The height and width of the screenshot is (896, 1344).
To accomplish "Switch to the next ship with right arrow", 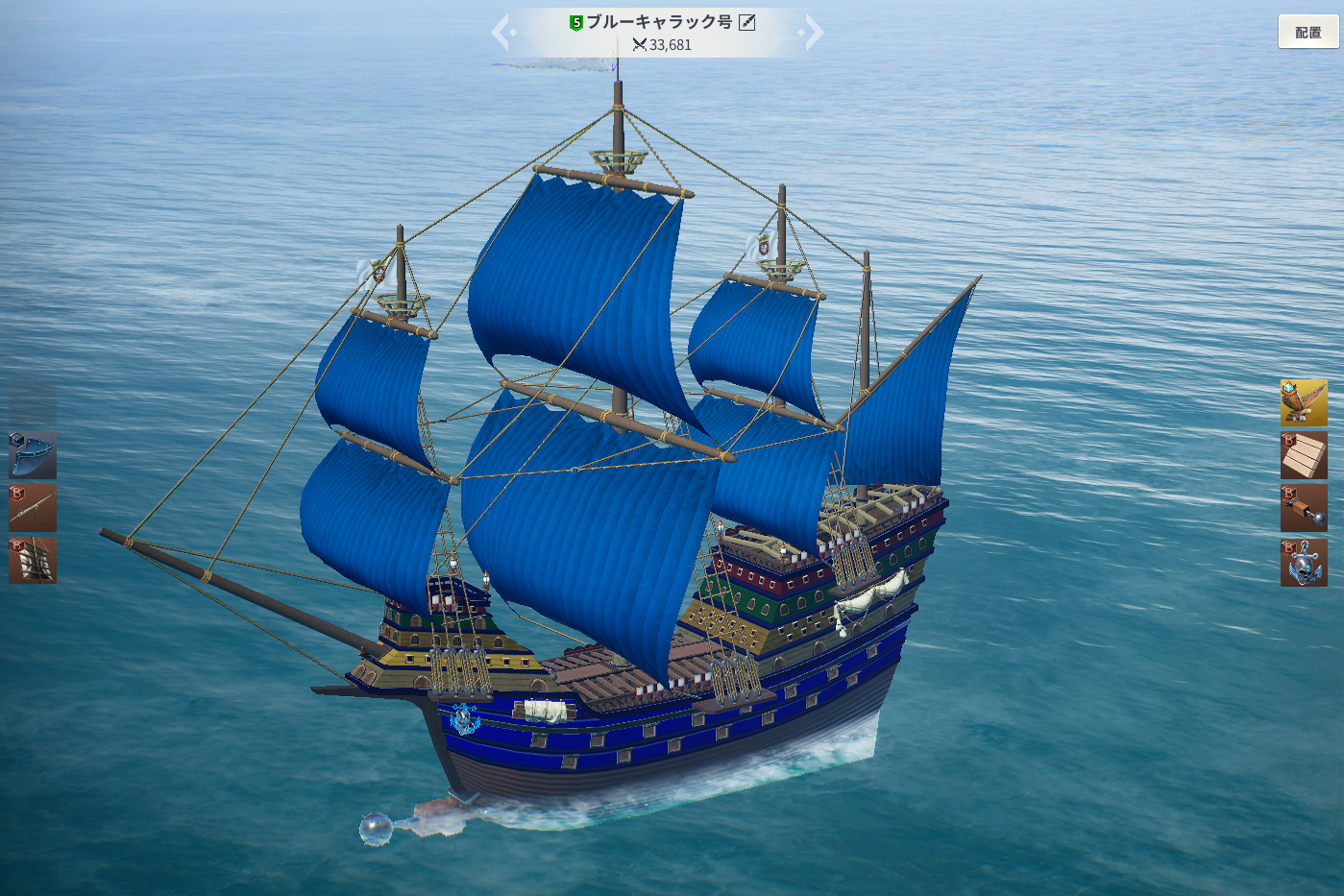I will [813, 32].
